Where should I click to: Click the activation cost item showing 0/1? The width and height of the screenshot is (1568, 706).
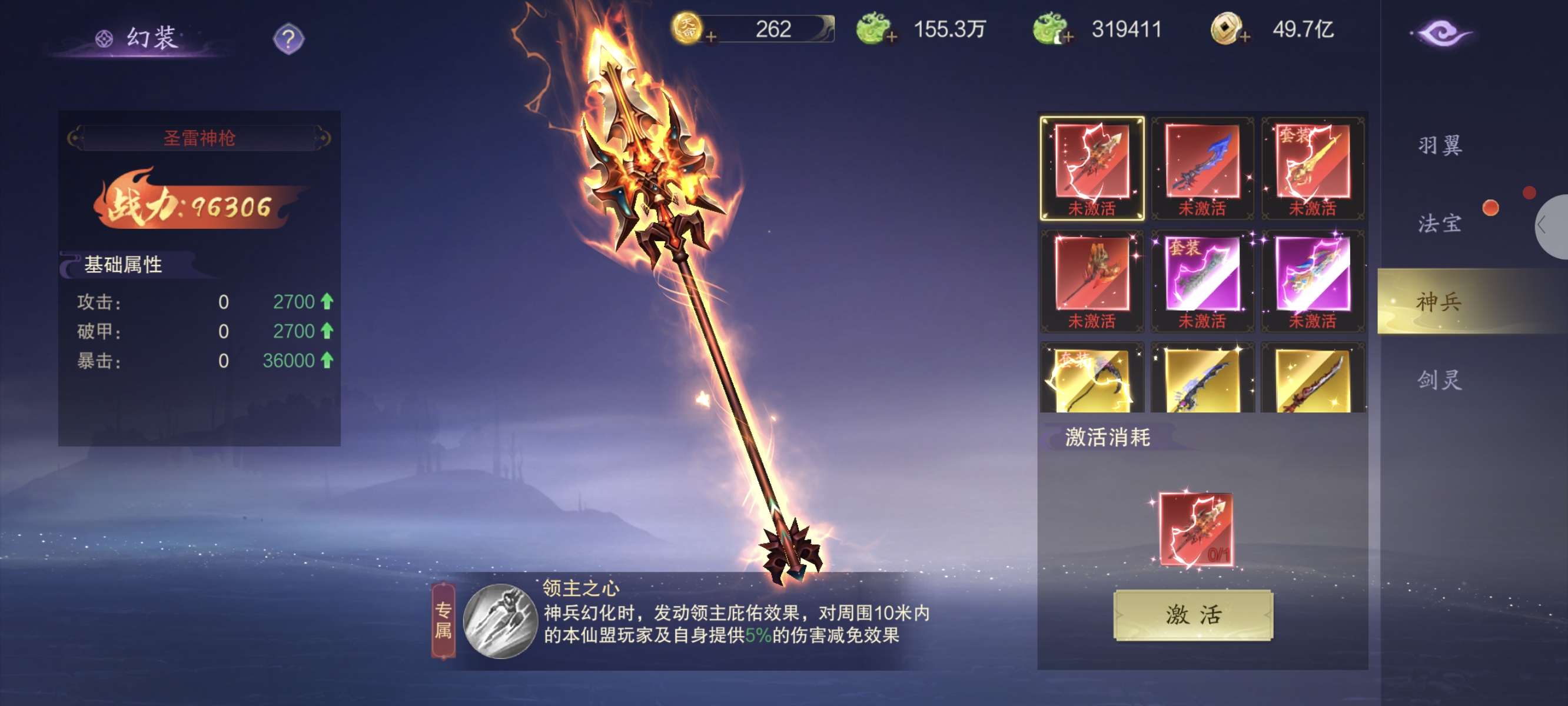tap(1196, 529)
